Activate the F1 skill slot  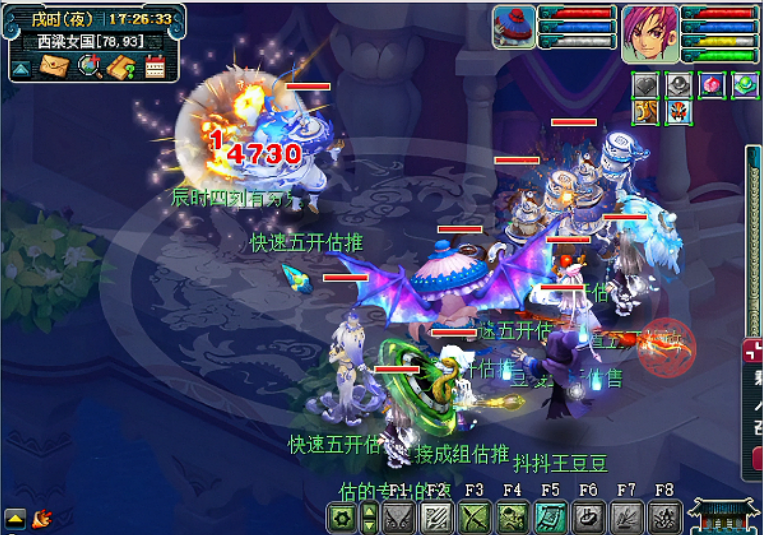pos(398,517)
